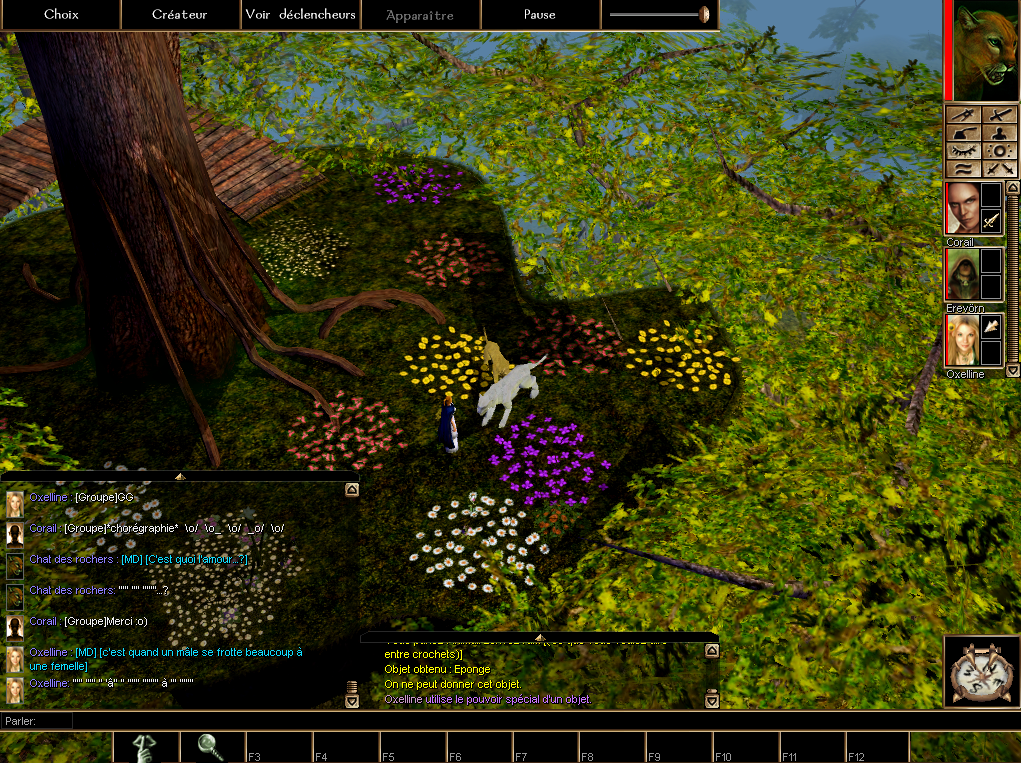Click the Voir déclencheurs button
1021x763 pixels.
[x=300, y=15]
